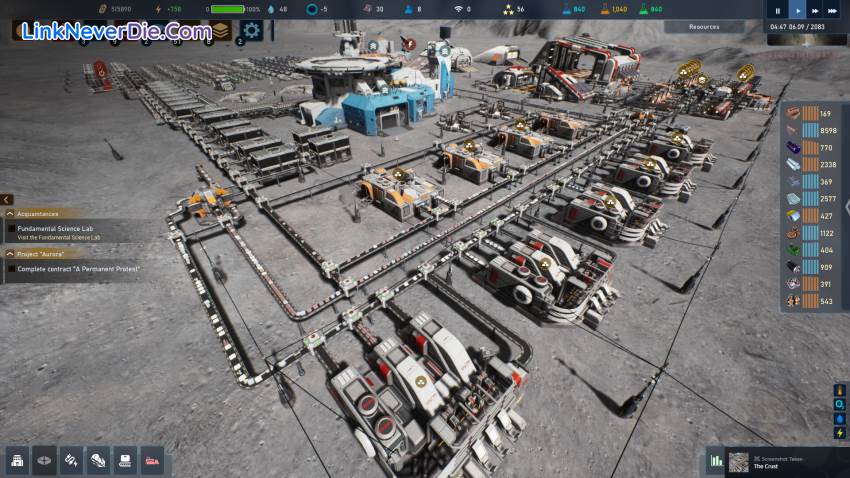Open the power cable build category
850x478 pixels.
click(72, 460)
